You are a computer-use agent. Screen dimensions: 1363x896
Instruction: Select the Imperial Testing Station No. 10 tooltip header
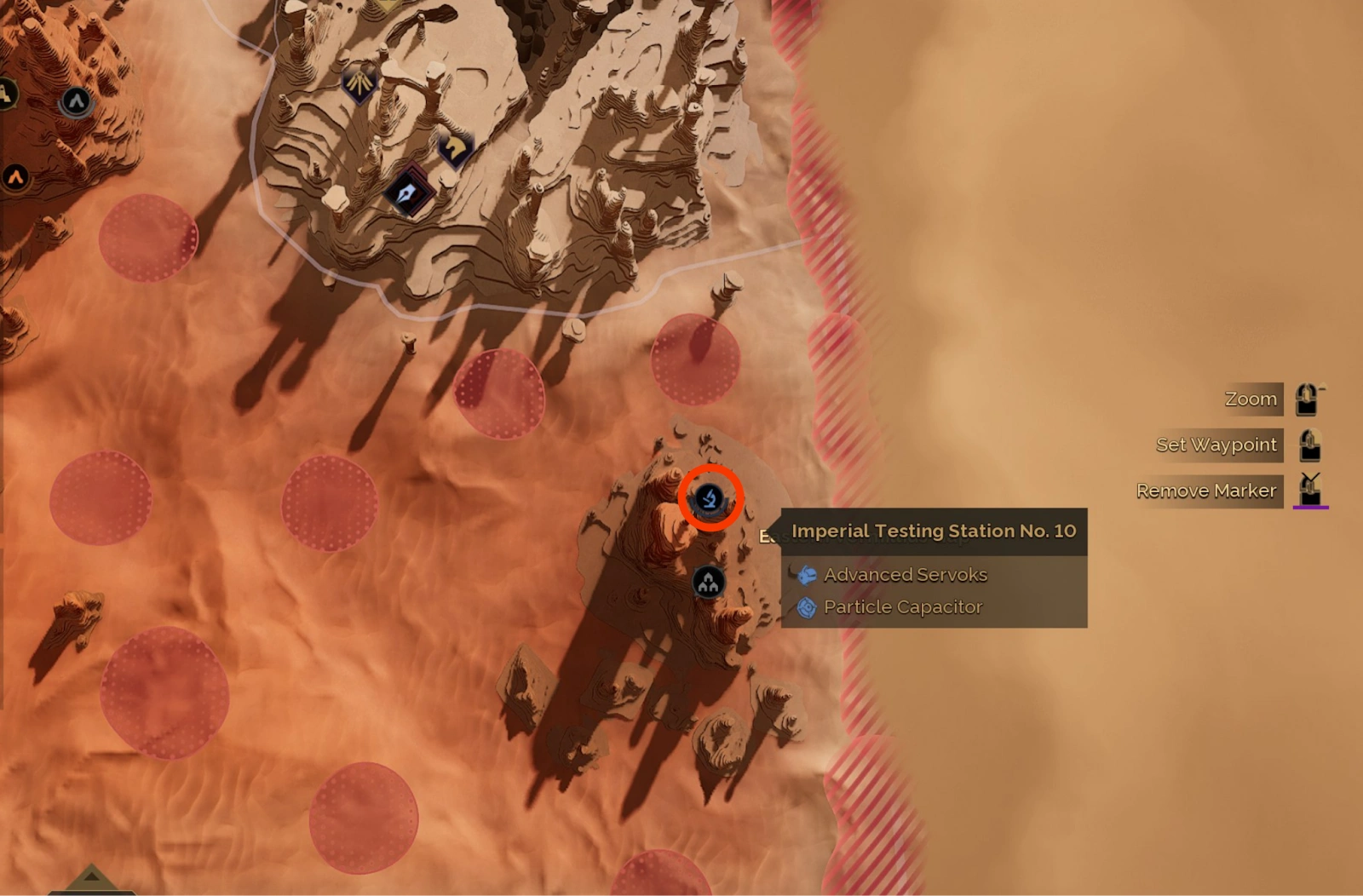point(934,531)
